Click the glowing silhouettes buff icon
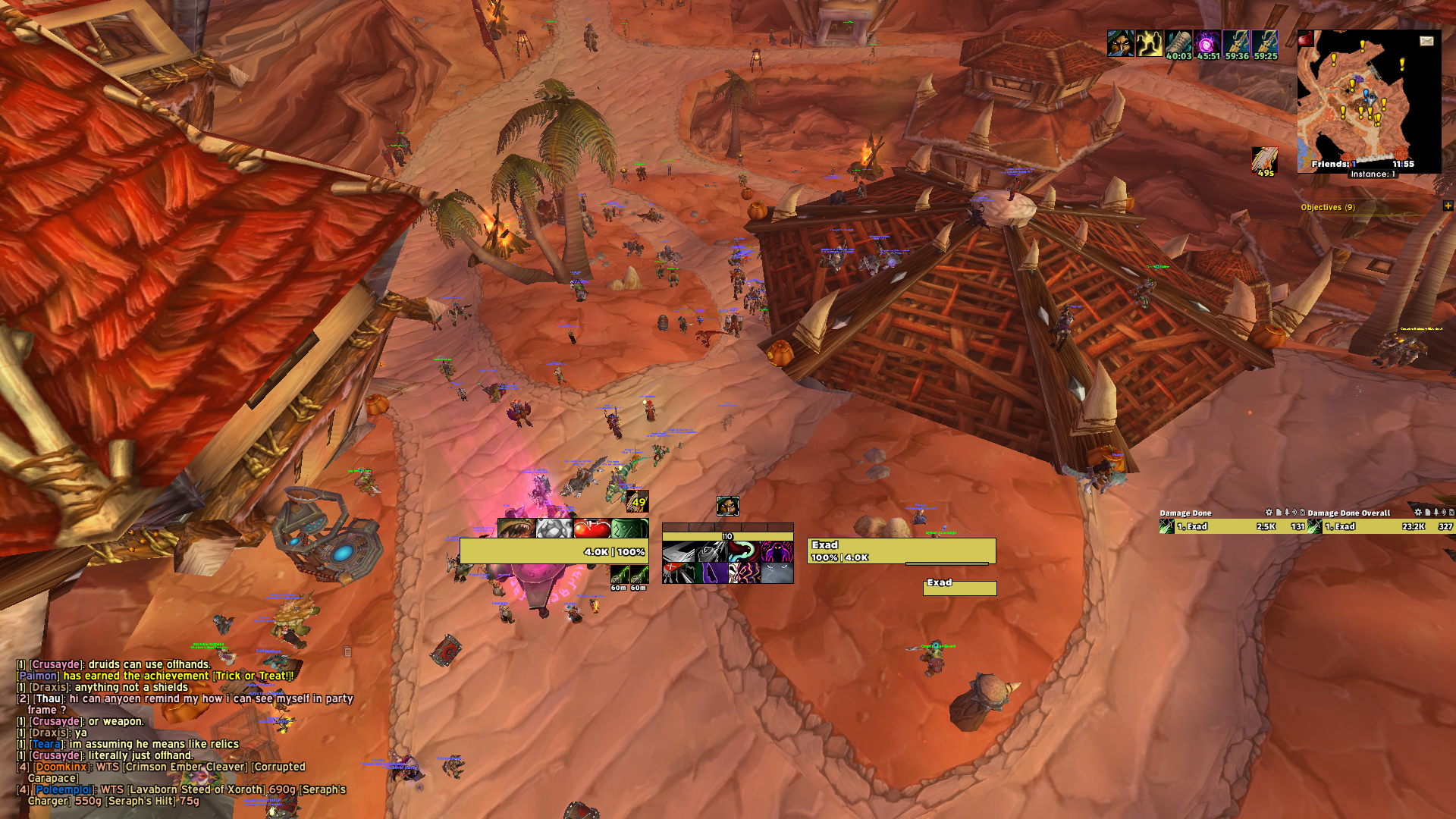Screen dimensions: 1456x819 click(1150, 44)
